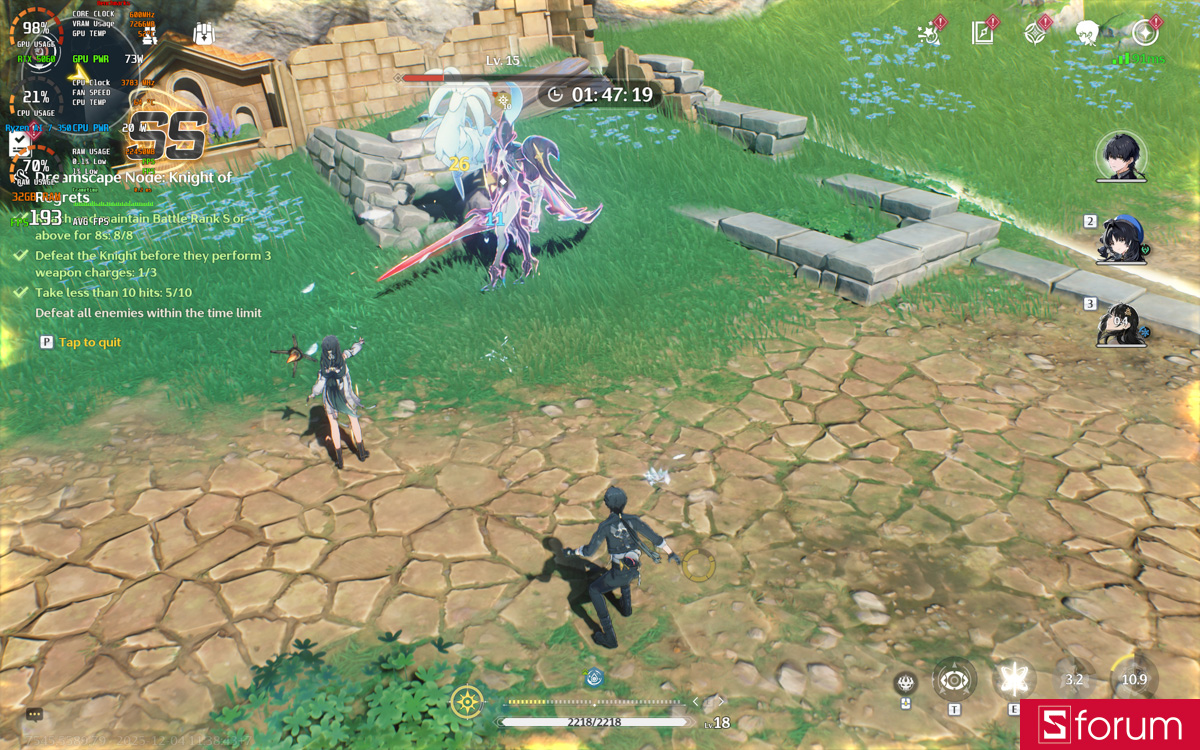
Task: Open the sparkling stars event icon
Action: tap(930, 33)
